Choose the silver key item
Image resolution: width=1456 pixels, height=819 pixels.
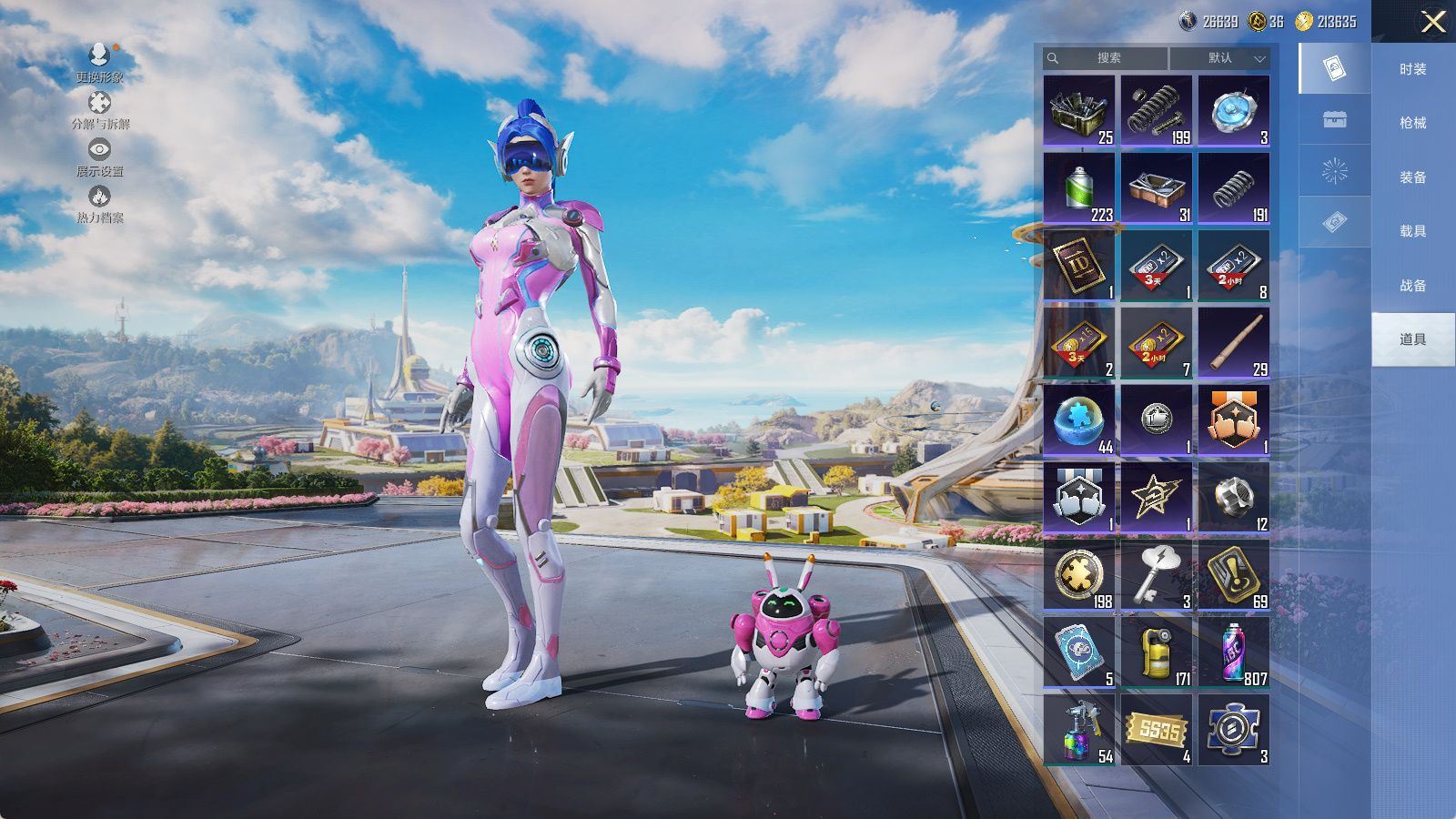point(1156,575)
